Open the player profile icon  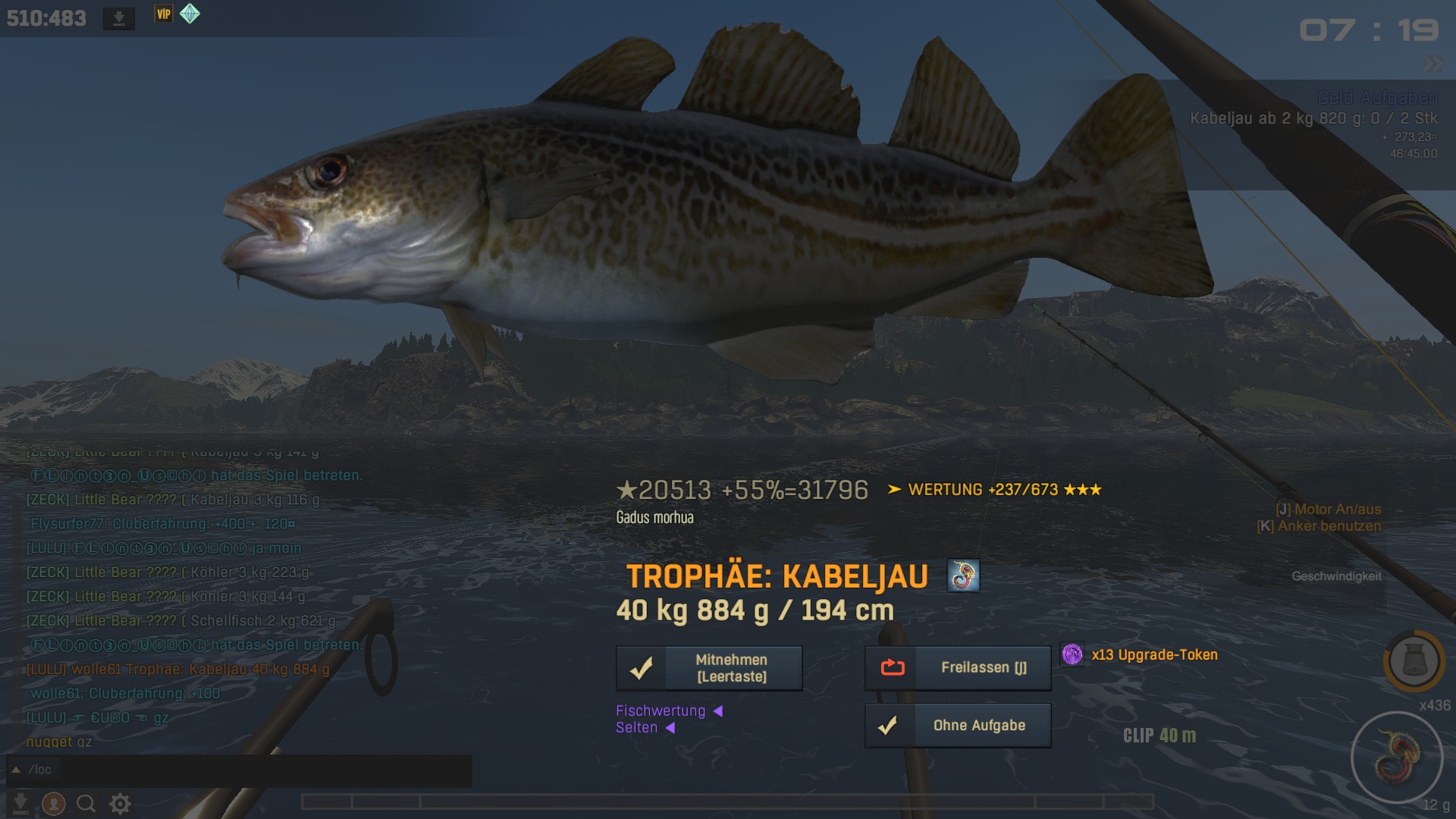[53, 803]
